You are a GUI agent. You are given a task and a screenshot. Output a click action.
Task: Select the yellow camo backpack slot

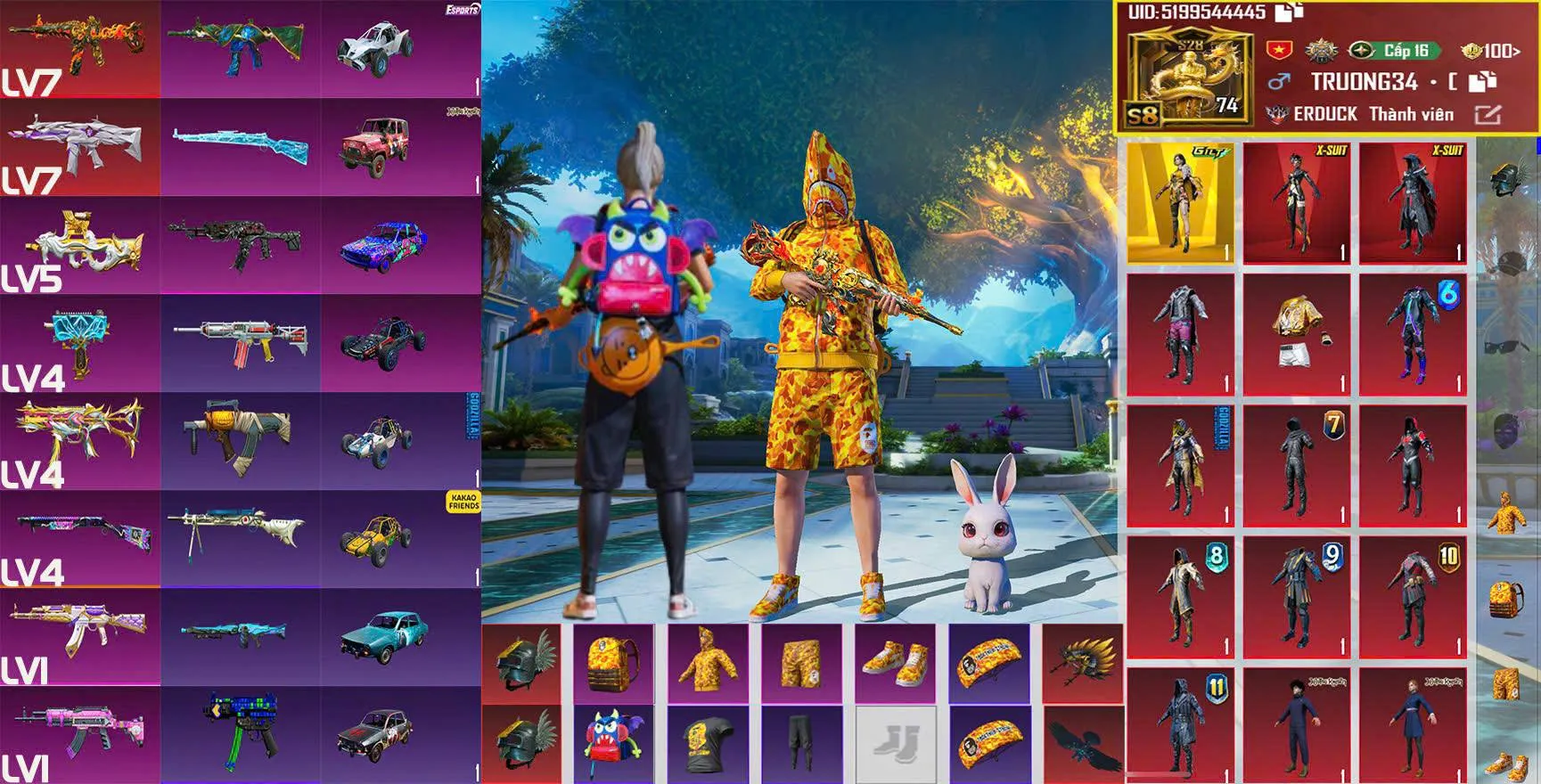click(613, 663)
